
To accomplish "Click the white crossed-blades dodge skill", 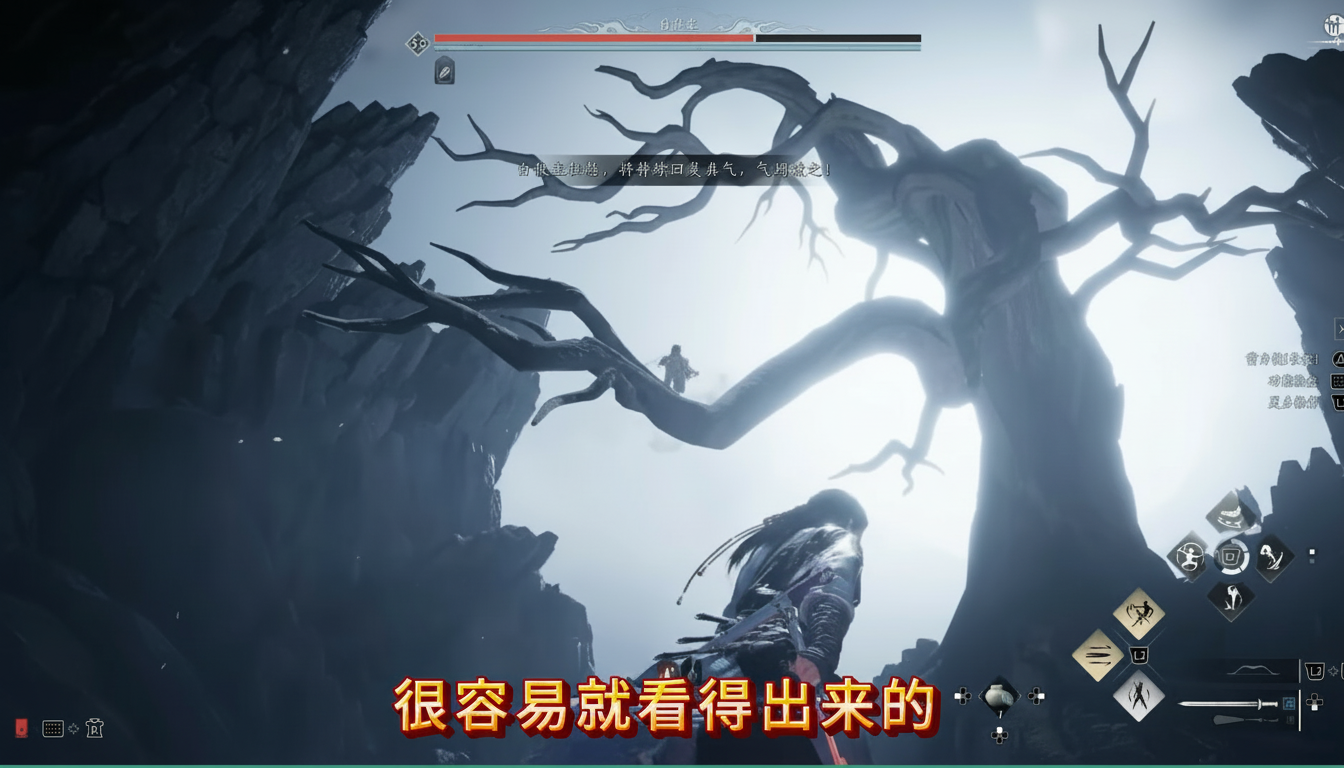I will pos(1141,696).
